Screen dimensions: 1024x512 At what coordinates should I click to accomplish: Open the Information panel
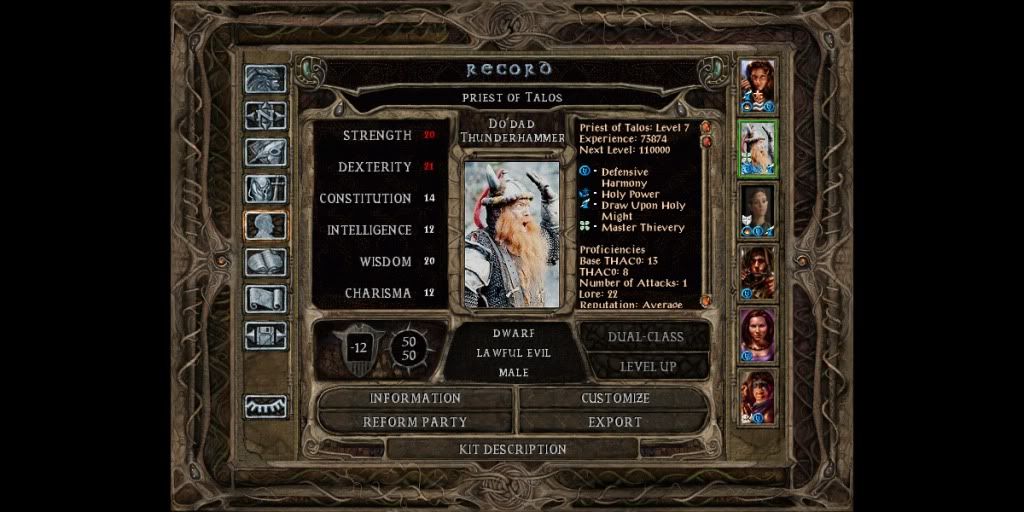pyautogui.click(x=415, y=398)
